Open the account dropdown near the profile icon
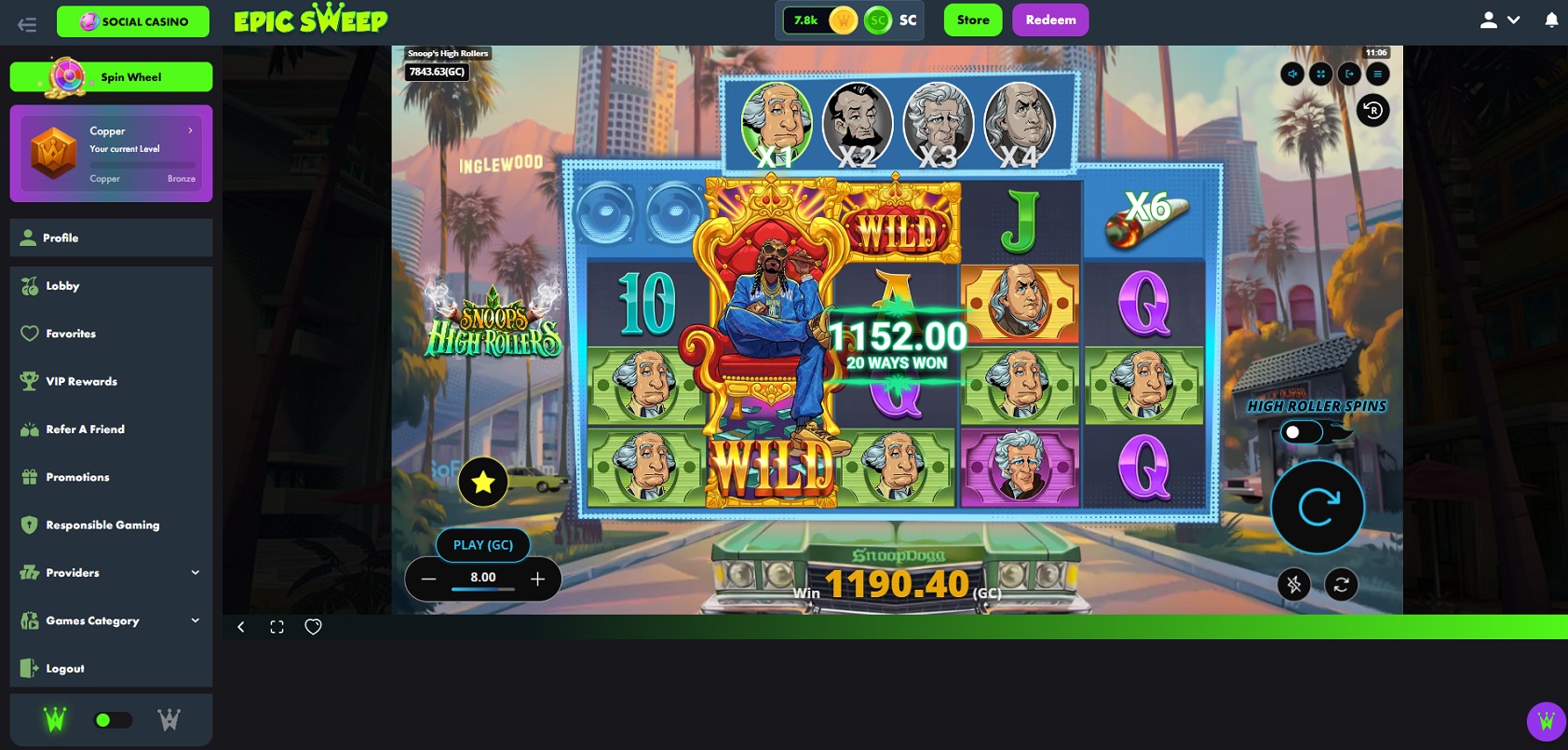This screenshot has height=750, width=1568. click(1513, 20)
